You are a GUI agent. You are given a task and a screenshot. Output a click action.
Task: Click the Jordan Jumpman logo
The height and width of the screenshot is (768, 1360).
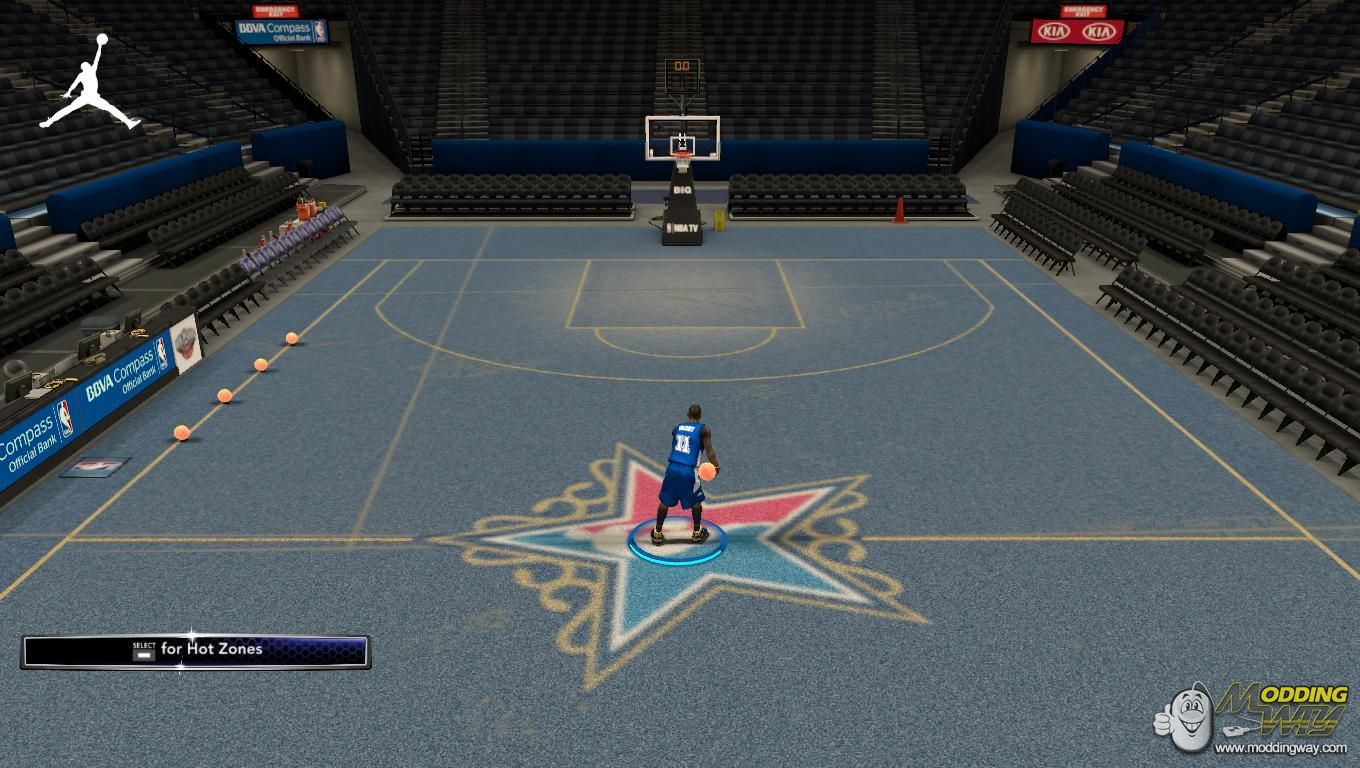pos(91,84)
